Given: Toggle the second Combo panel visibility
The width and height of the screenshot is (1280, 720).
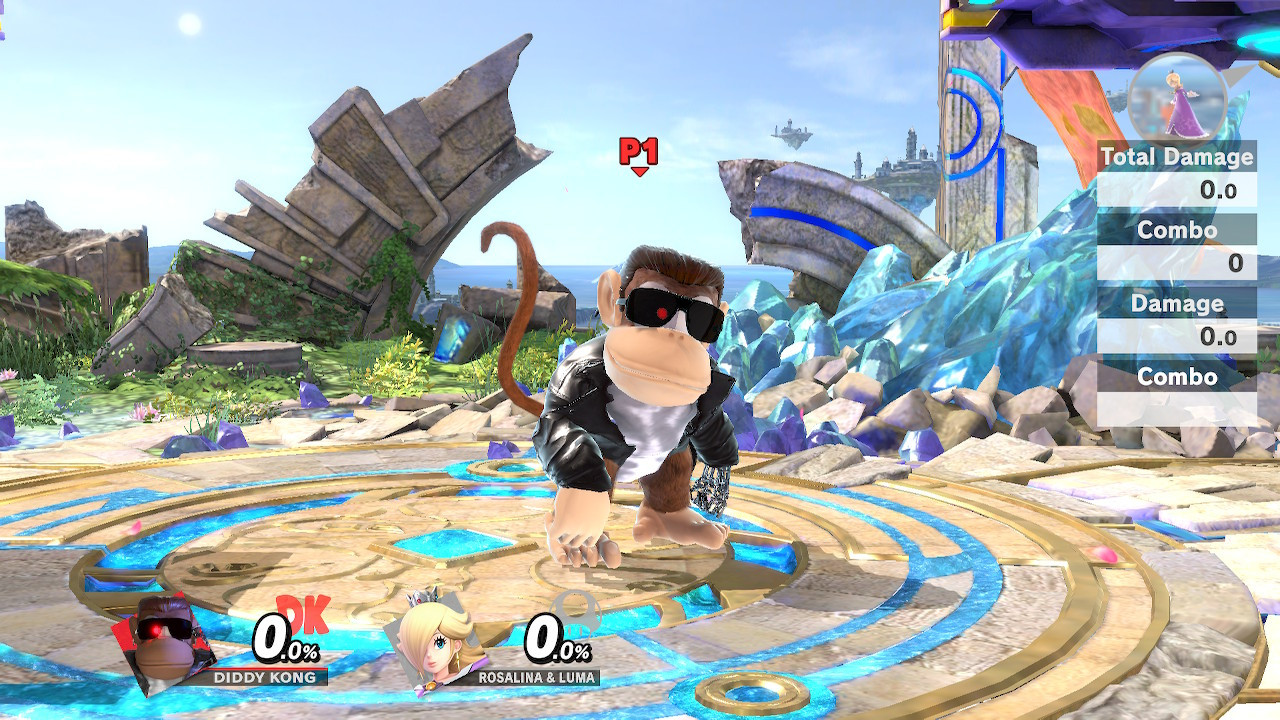Looking at the screenshot, I should pos(1178,377).
